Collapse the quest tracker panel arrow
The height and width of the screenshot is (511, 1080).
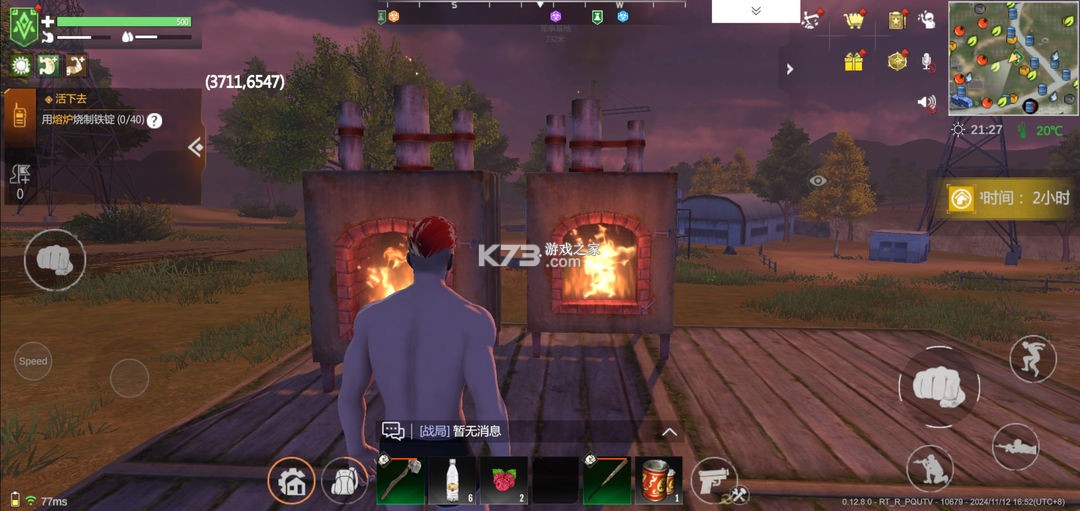click(x=195, y=148)
